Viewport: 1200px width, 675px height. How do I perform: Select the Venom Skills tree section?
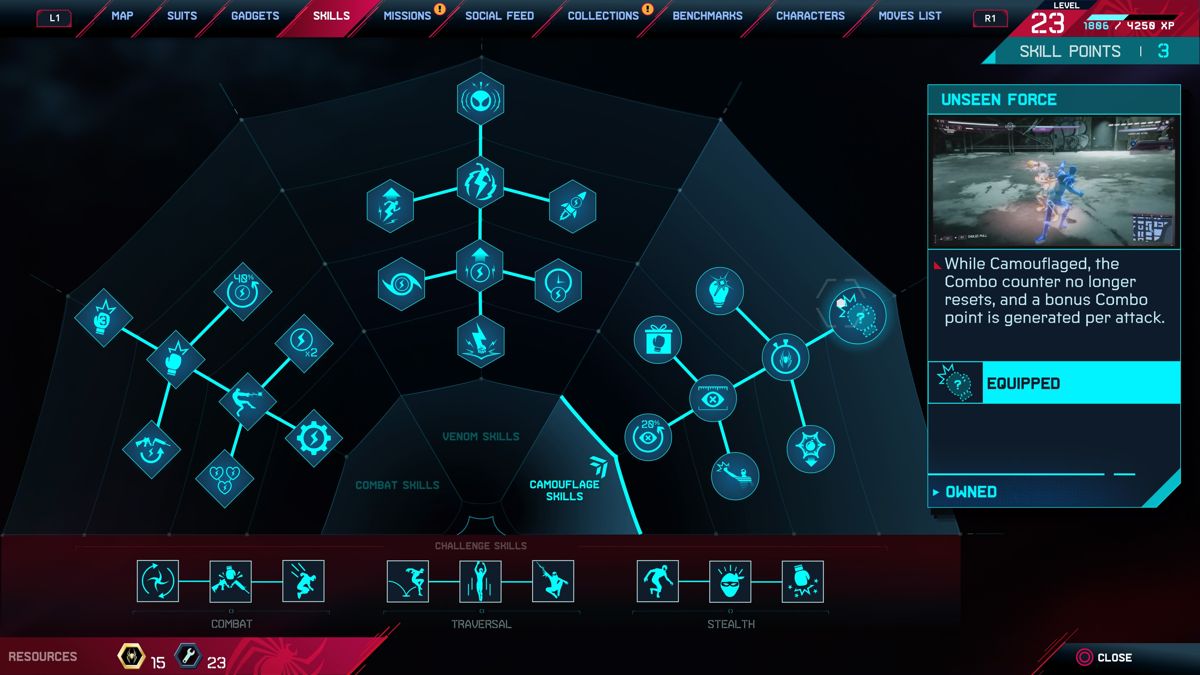(481, 436)
